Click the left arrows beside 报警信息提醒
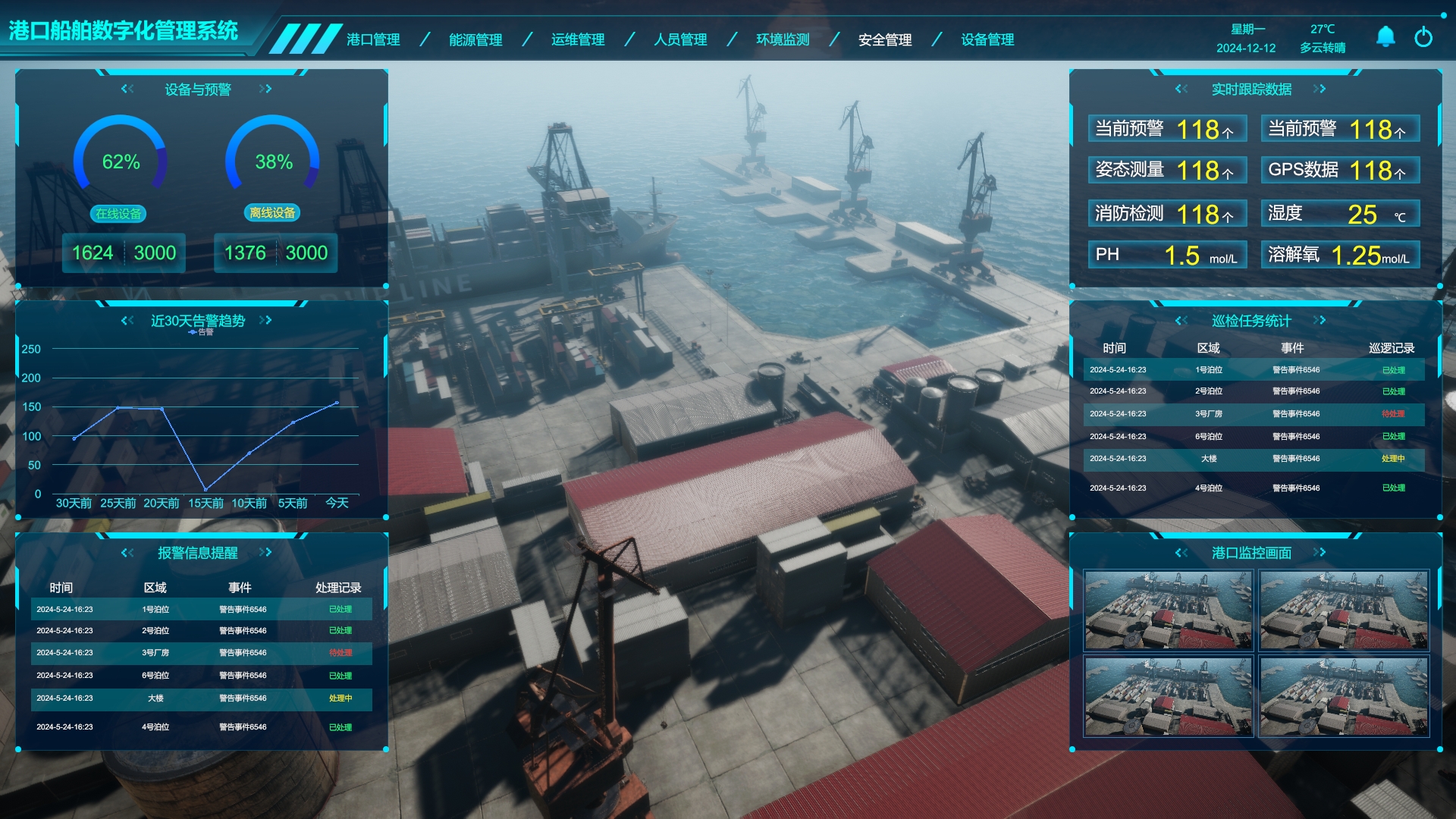 pyautogui.click(x=127, y=552)
